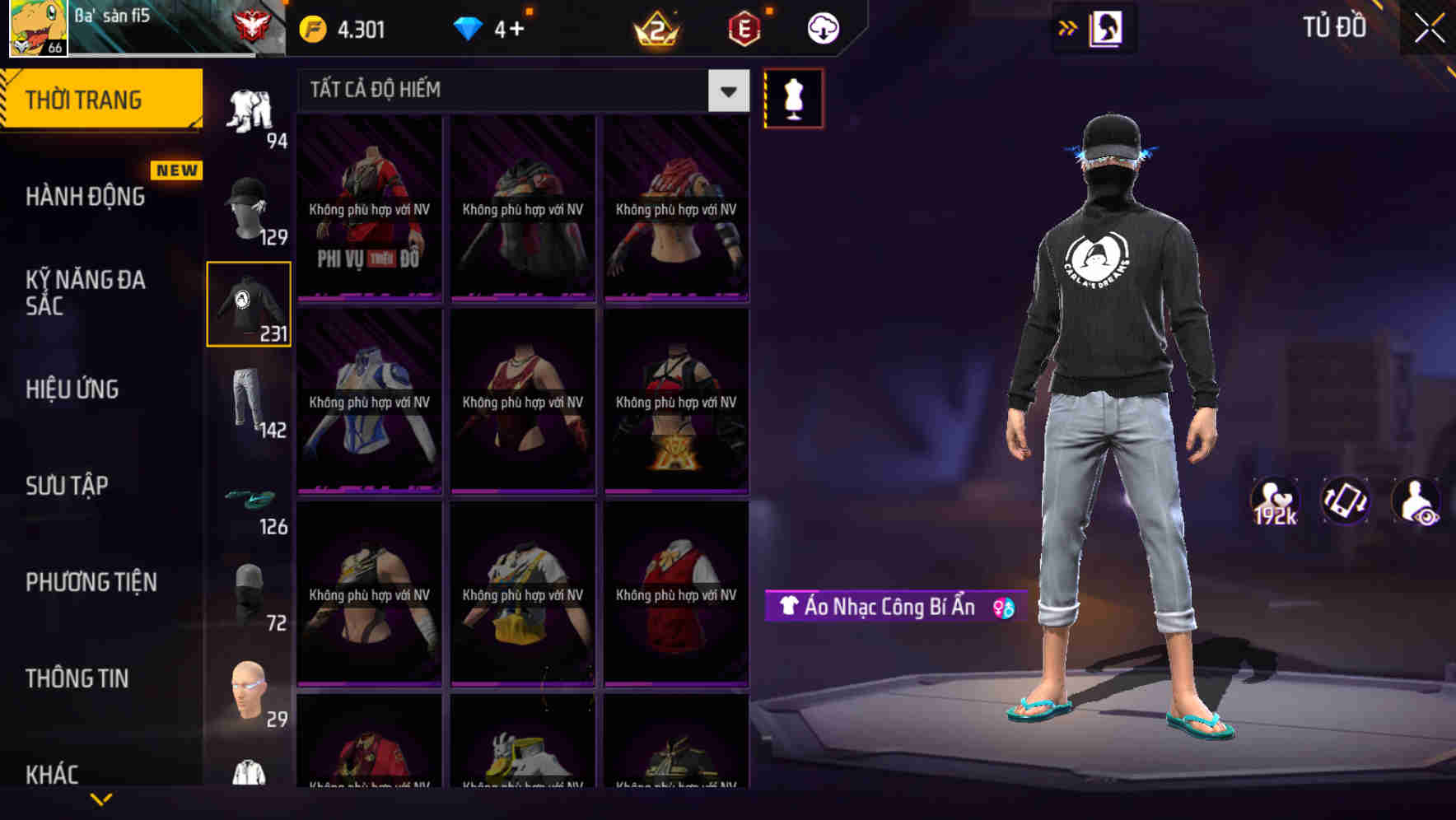Click the rotate character icon on the right
This screenshot has height=820, width=1456.
[x=1344, y=501]
